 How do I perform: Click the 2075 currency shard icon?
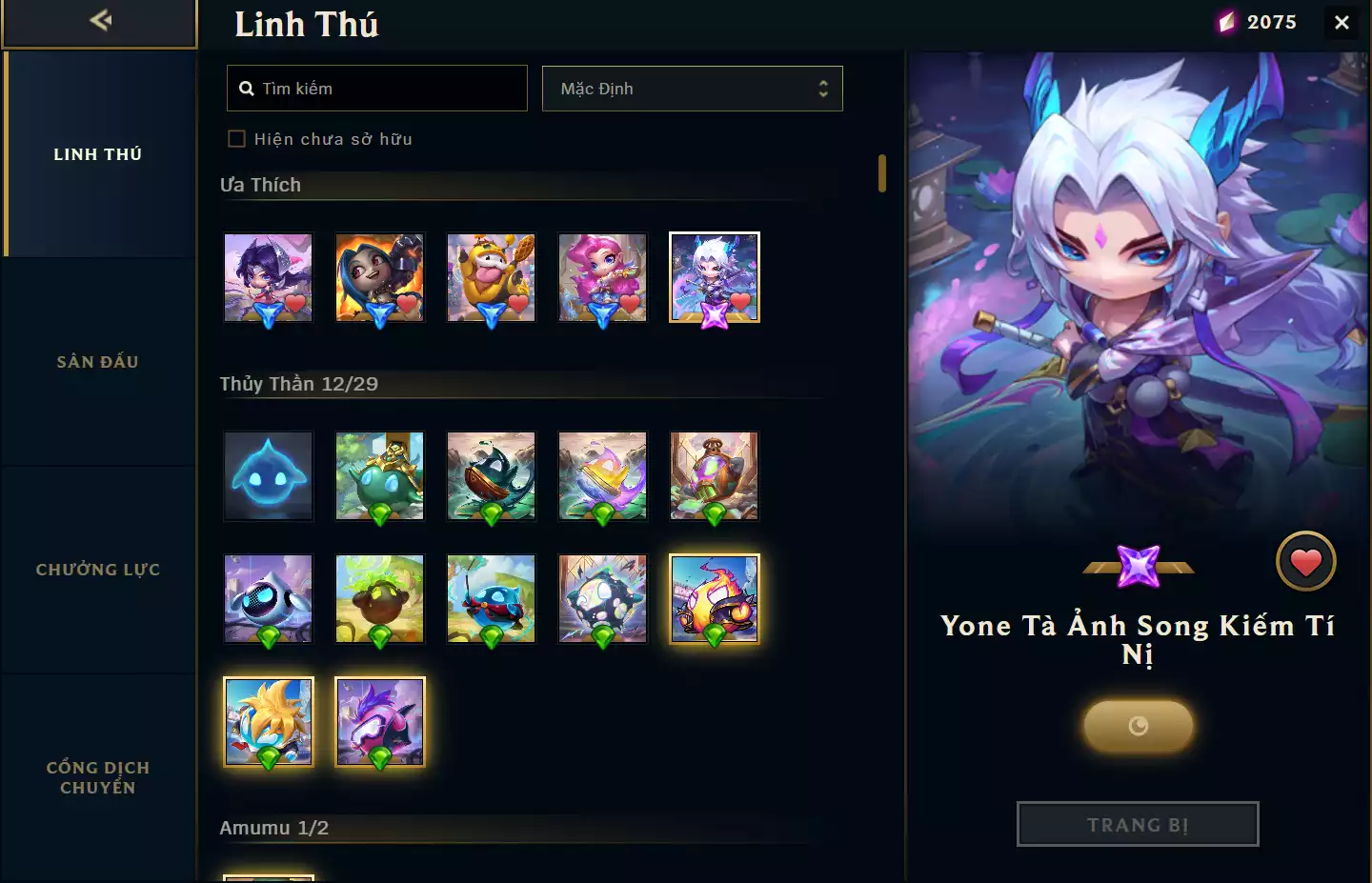click(x=1227, y=22)
